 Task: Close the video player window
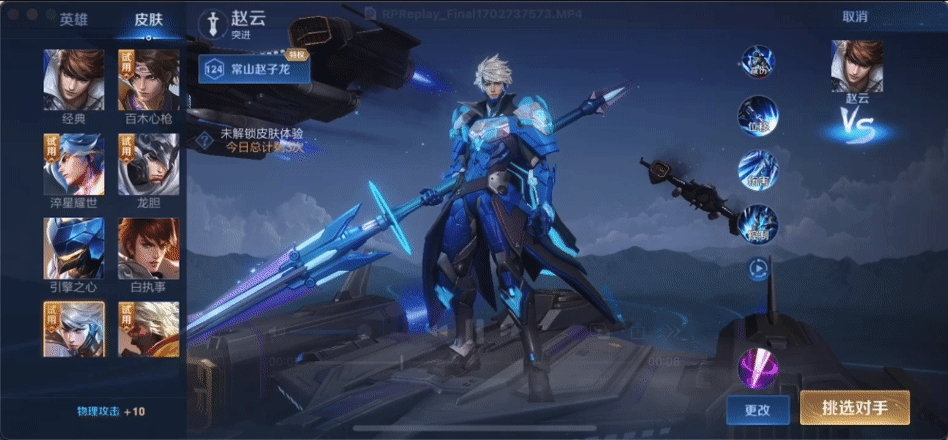pyautogui.click(x=14, y=15)
